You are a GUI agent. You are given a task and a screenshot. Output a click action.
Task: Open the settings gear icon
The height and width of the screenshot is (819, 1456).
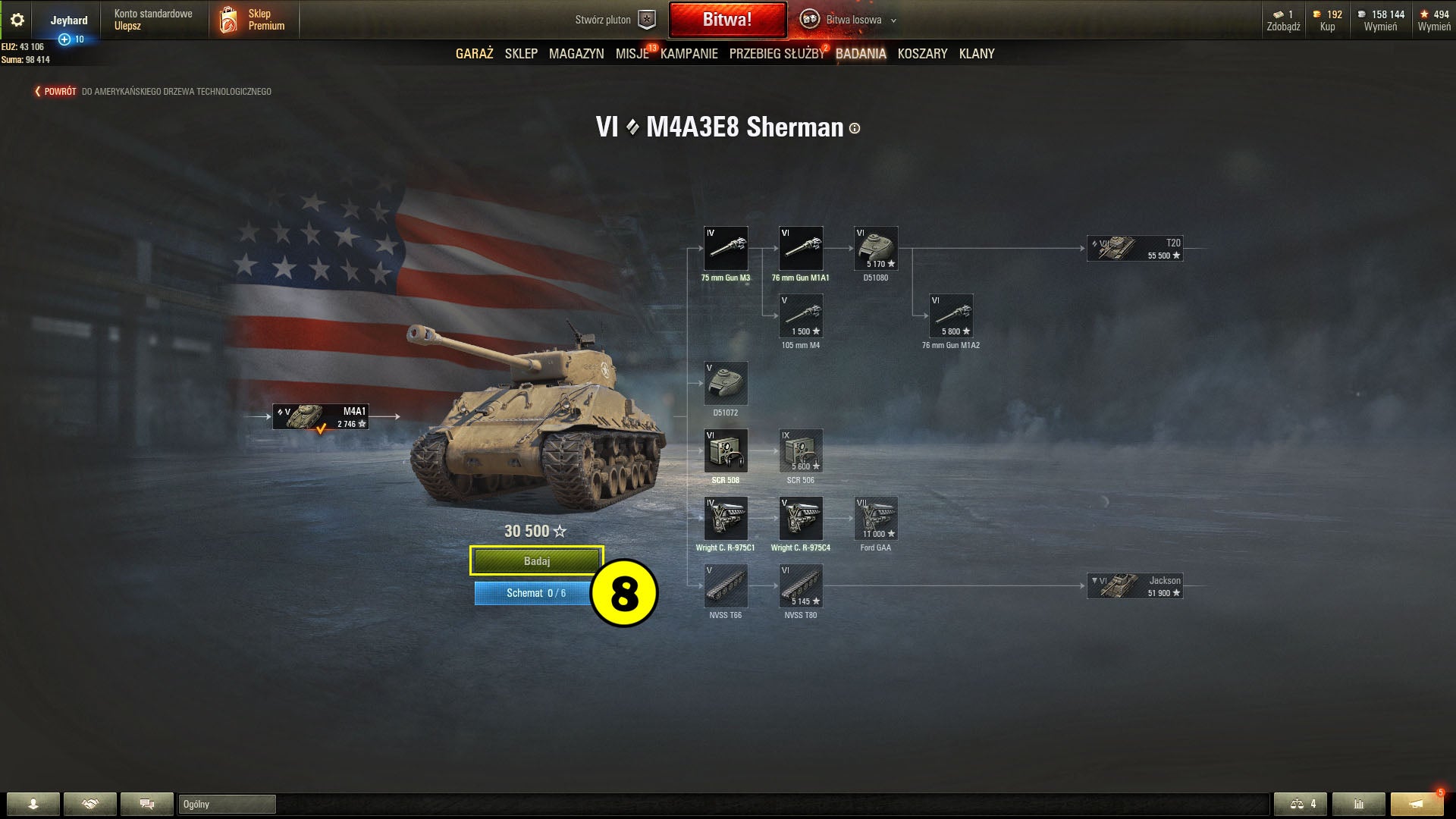pyautogui.click(x=17, y=20)
